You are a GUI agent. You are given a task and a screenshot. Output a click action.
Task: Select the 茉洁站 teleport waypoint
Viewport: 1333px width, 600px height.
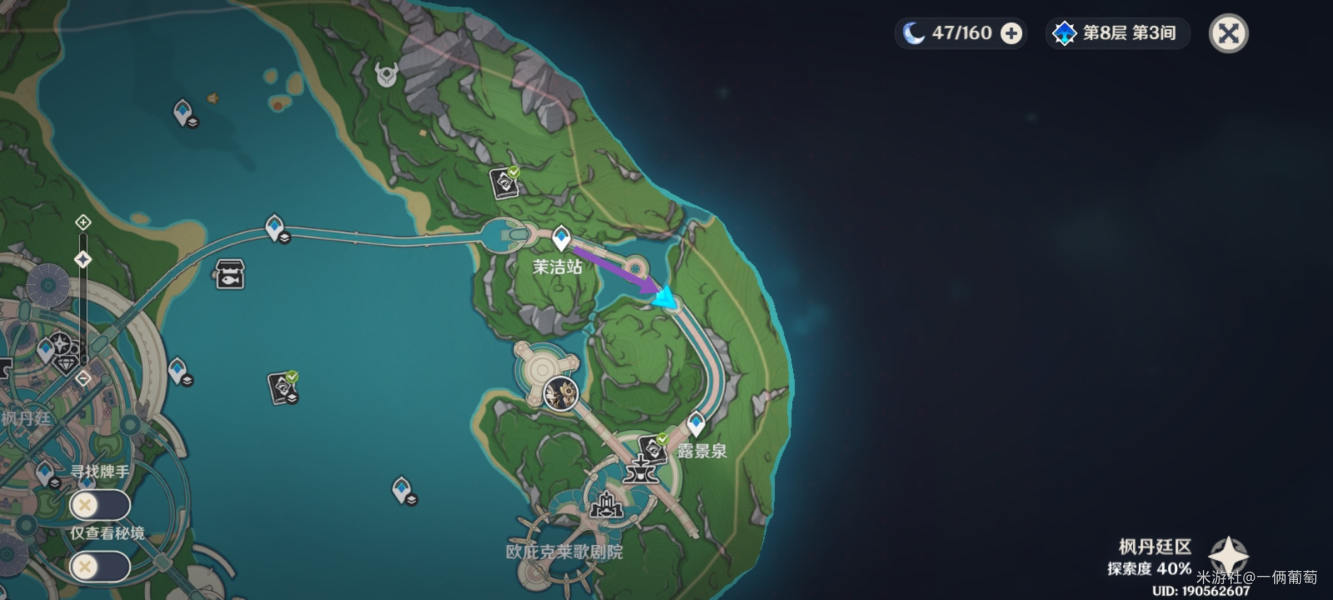click(561, 238)
